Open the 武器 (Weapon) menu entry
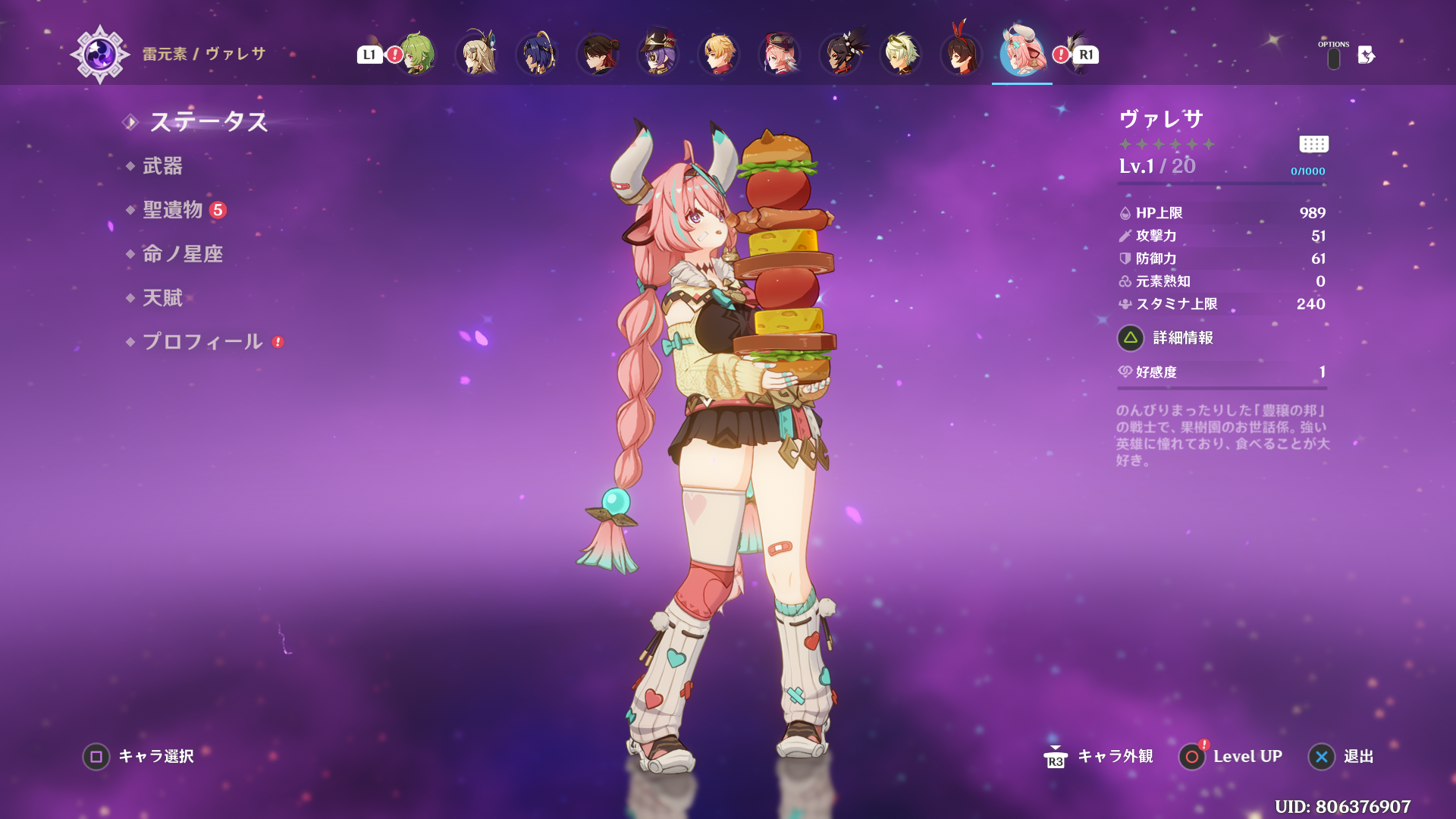The height and width of the screenshot is (819, 1456). click(162, 166)
